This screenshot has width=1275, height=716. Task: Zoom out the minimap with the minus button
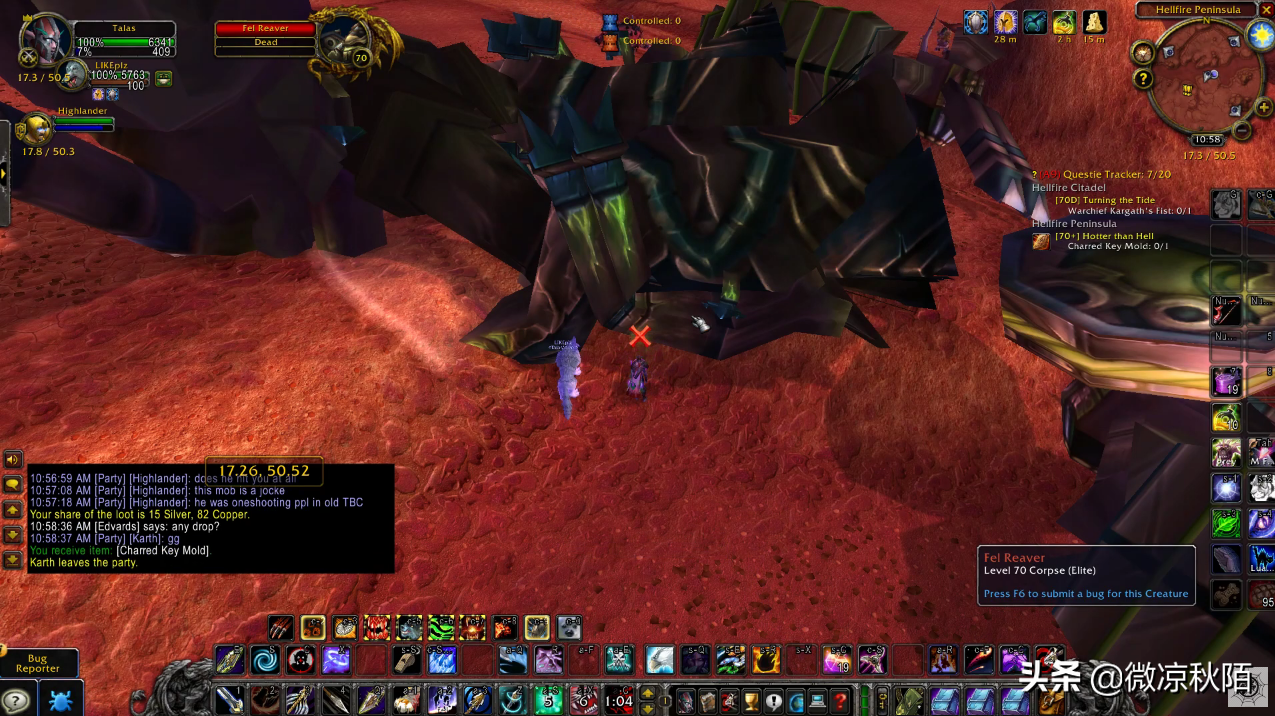coord(1242,130)
